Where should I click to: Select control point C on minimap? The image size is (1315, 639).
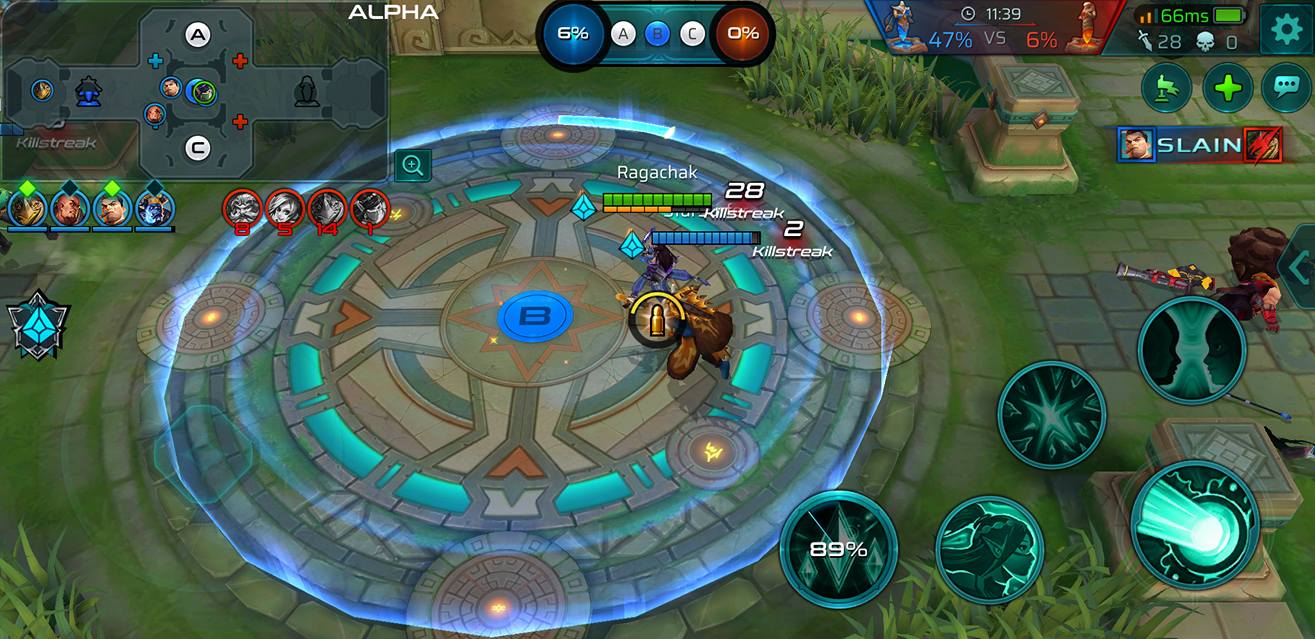click(x=198, y=149)
